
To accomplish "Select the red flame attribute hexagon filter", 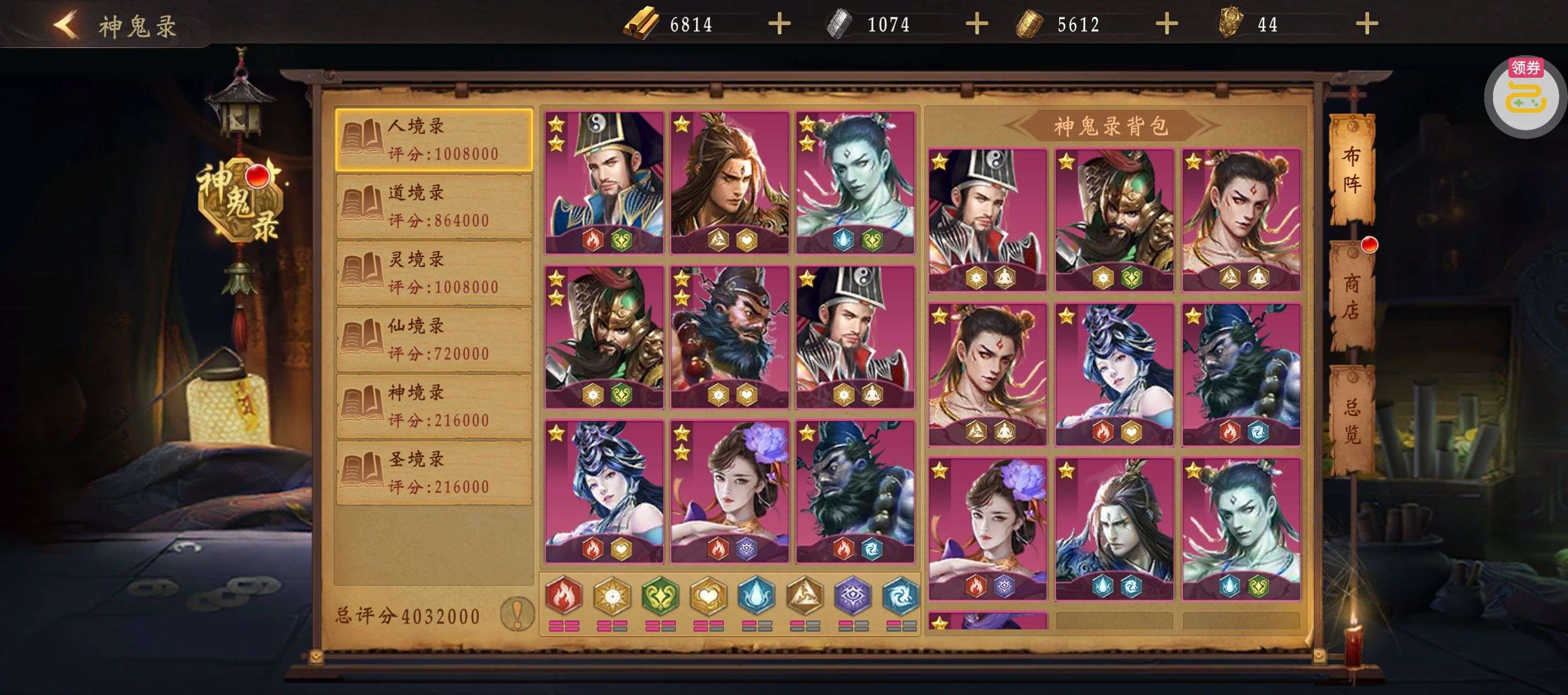I will coord(563,595).
